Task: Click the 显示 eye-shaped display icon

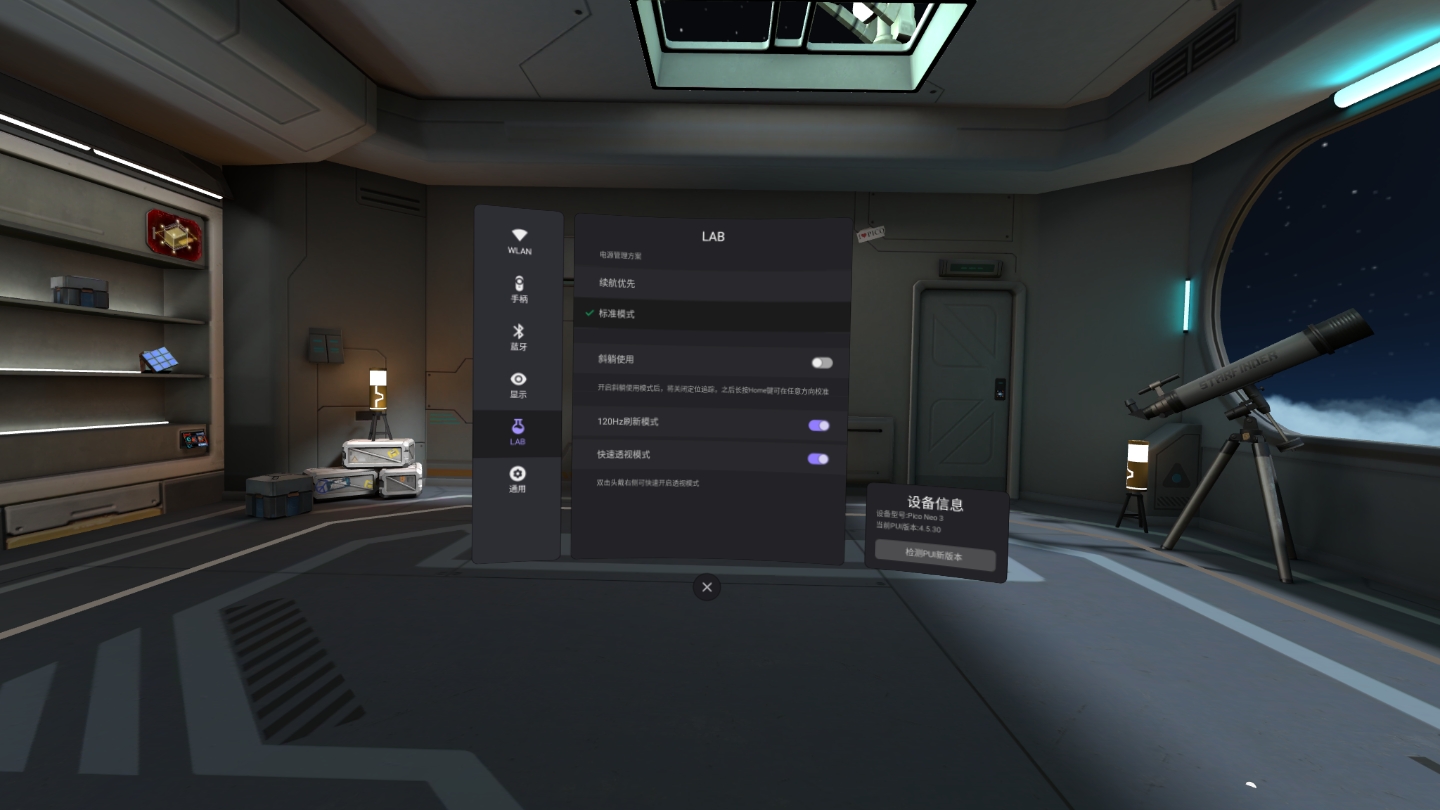Action: [518, 379]
